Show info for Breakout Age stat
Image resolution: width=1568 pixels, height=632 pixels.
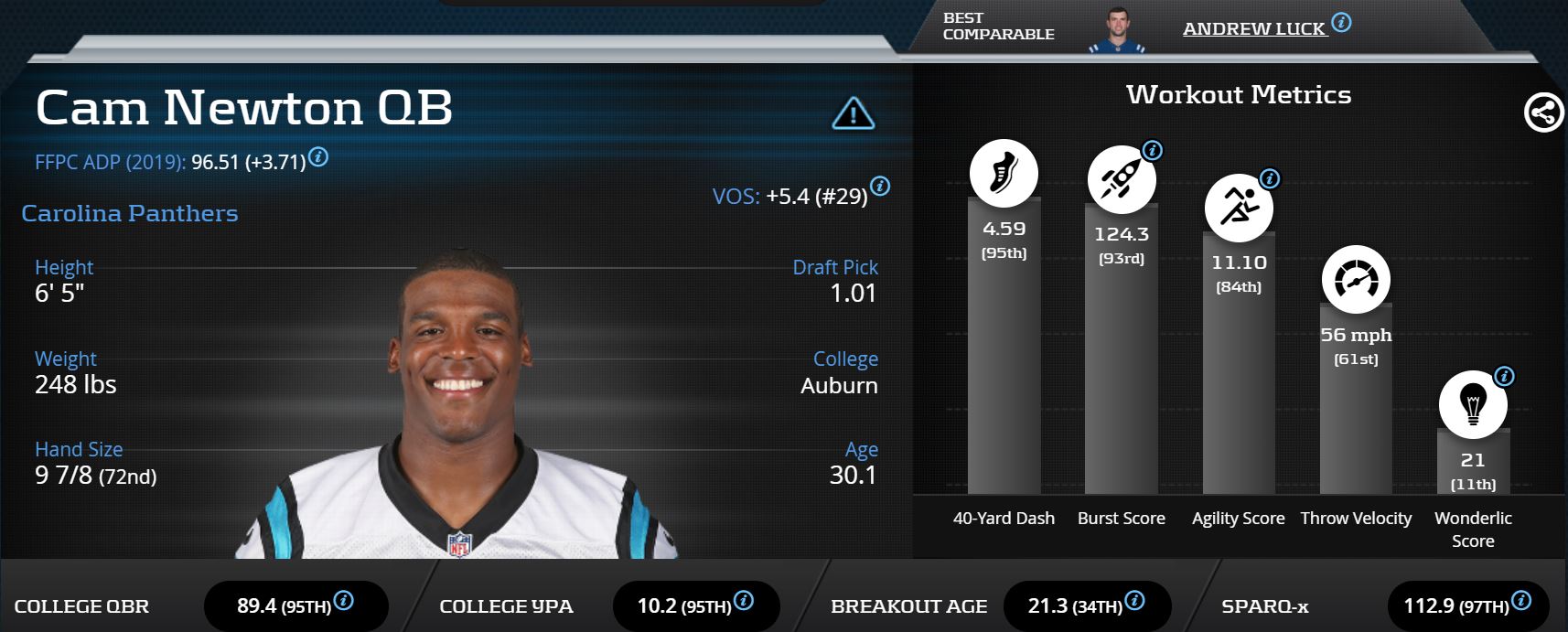tap(1134, 601)
